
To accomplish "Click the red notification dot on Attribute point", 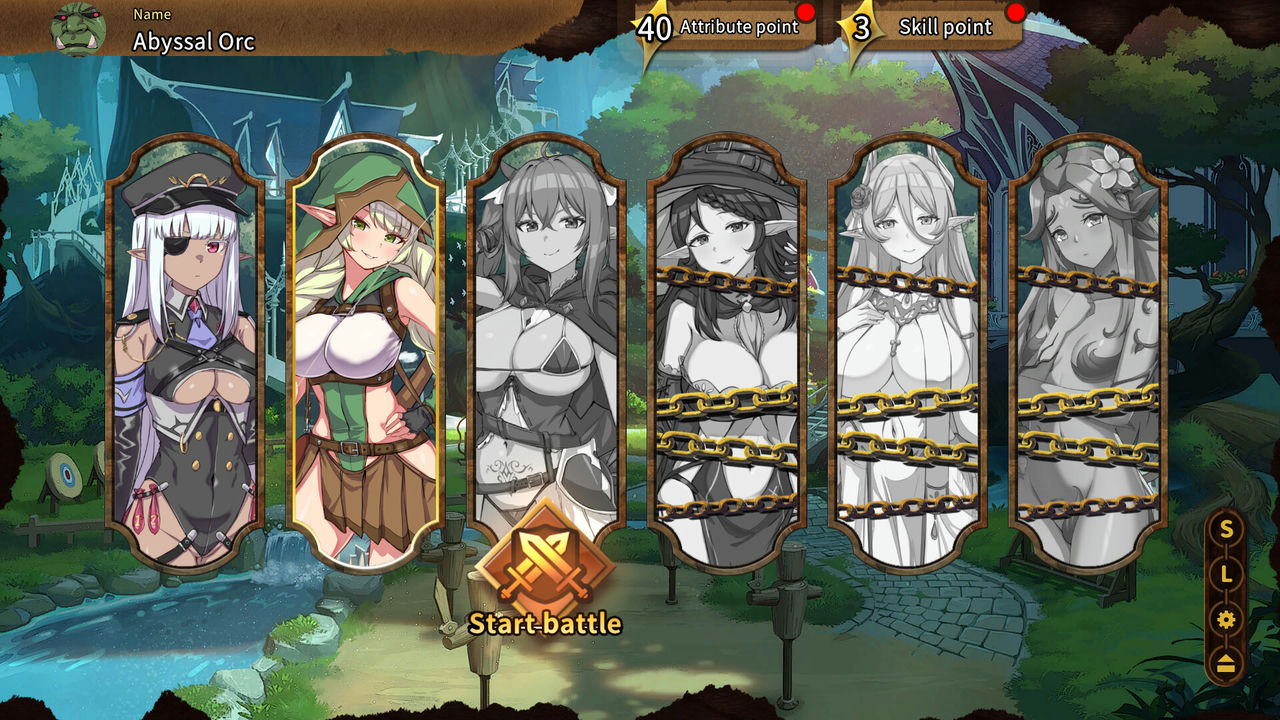I will [805, 13].
